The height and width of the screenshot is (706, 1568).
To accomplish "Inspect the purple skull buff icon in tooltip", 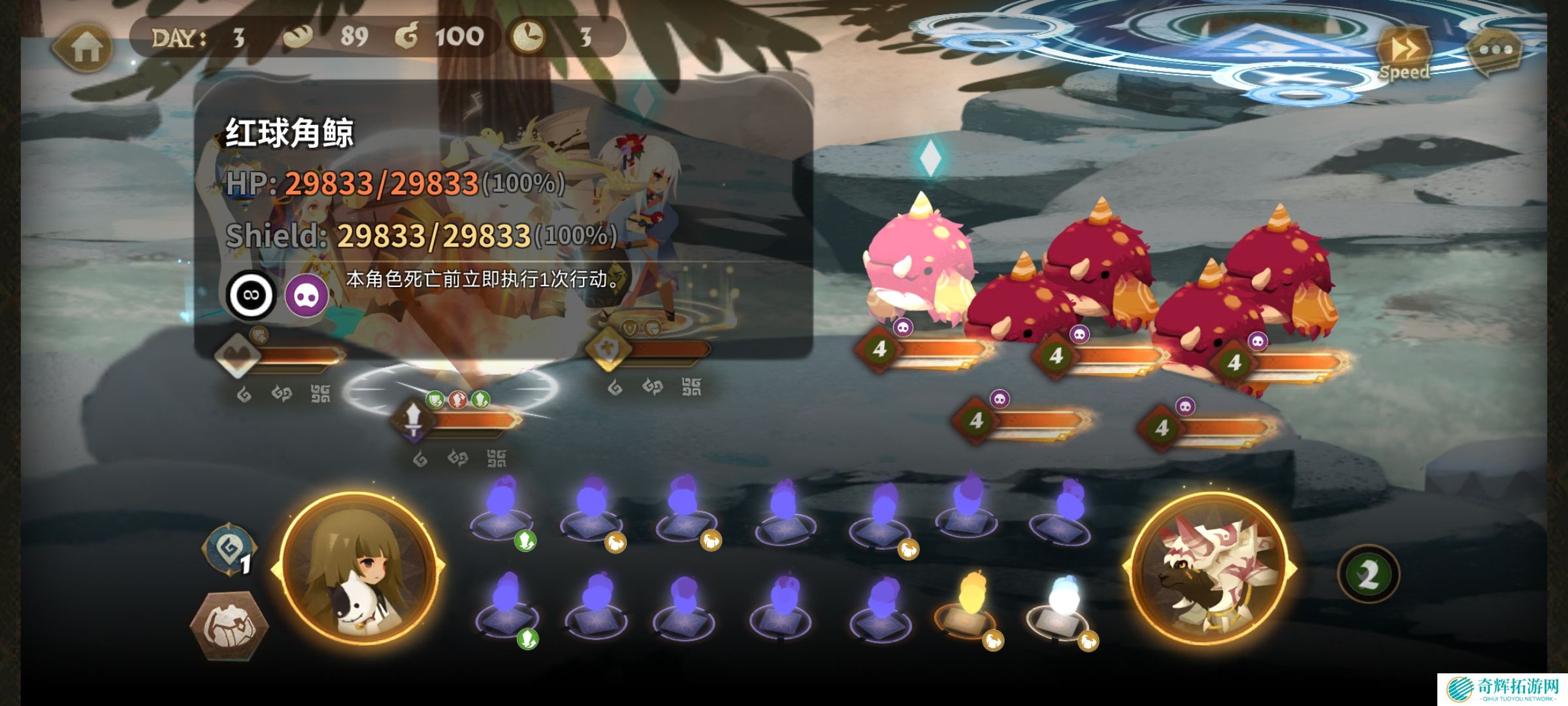I will coord(306,295).
